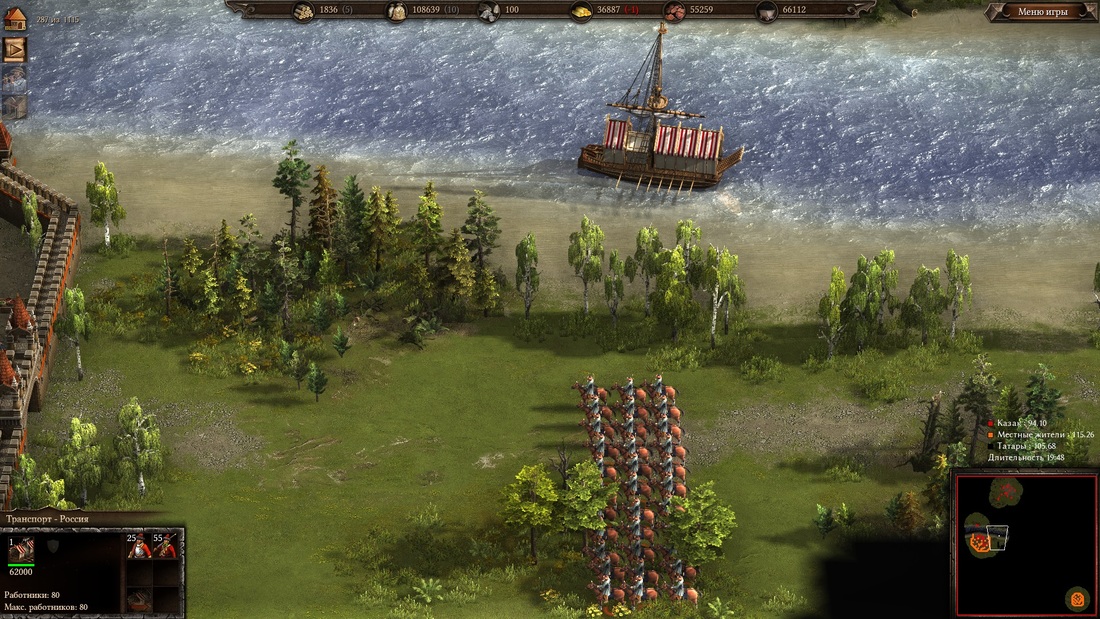Screen dimensions: 1100x619
Task: Click the house icon in the corner
Action: 15,18
